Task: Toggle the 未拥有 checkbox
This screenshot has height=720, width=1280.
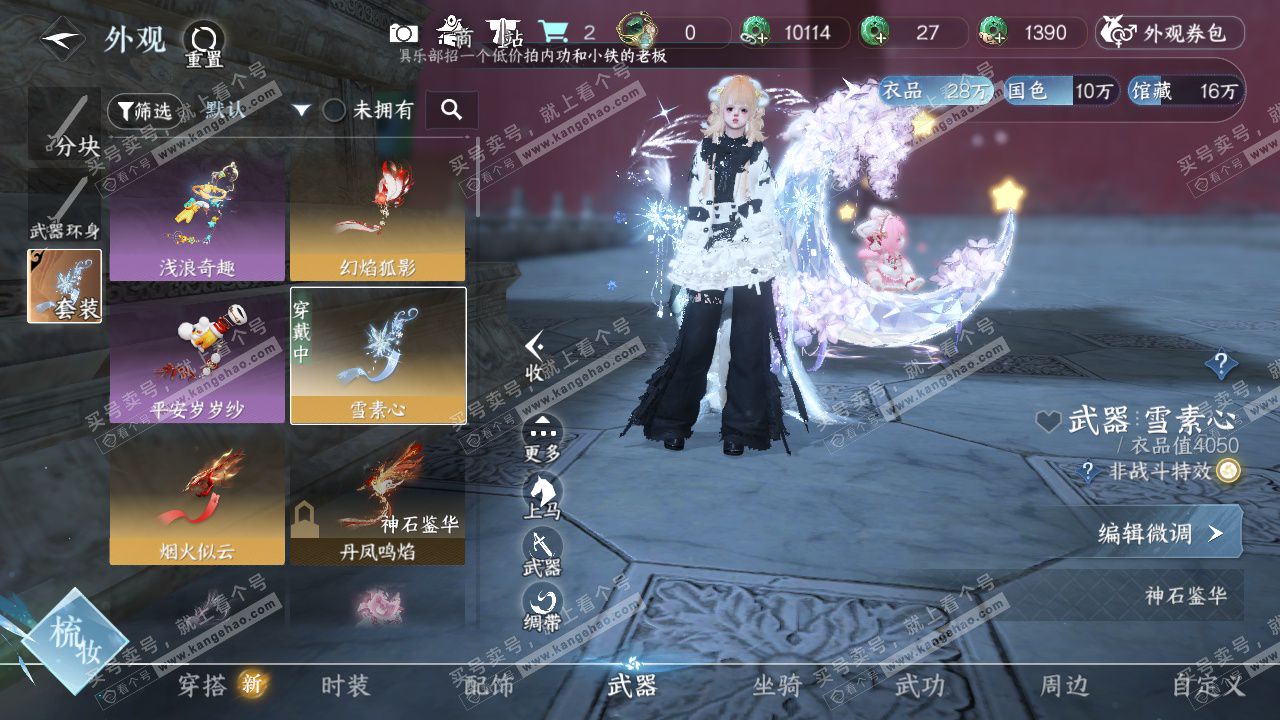Action: (x=334, y=110)
